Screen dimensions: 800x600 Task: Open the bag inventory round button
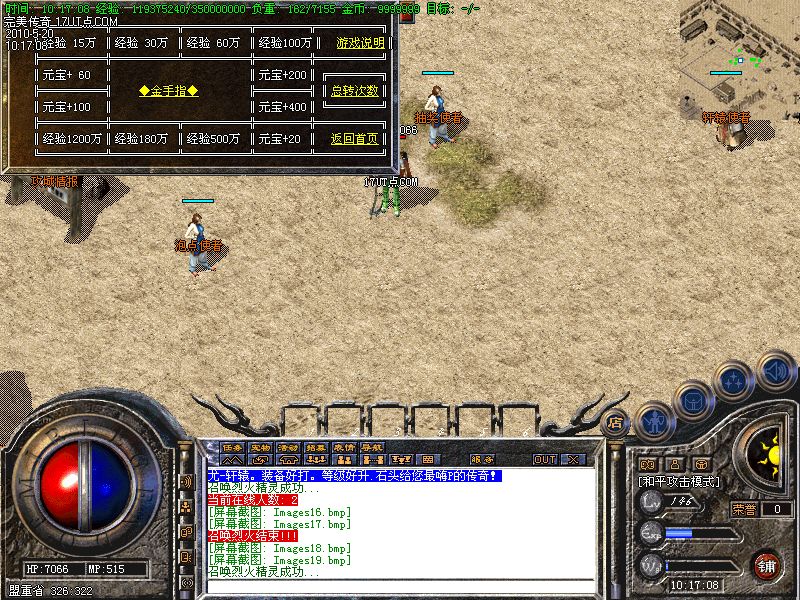tap(694, 400)
